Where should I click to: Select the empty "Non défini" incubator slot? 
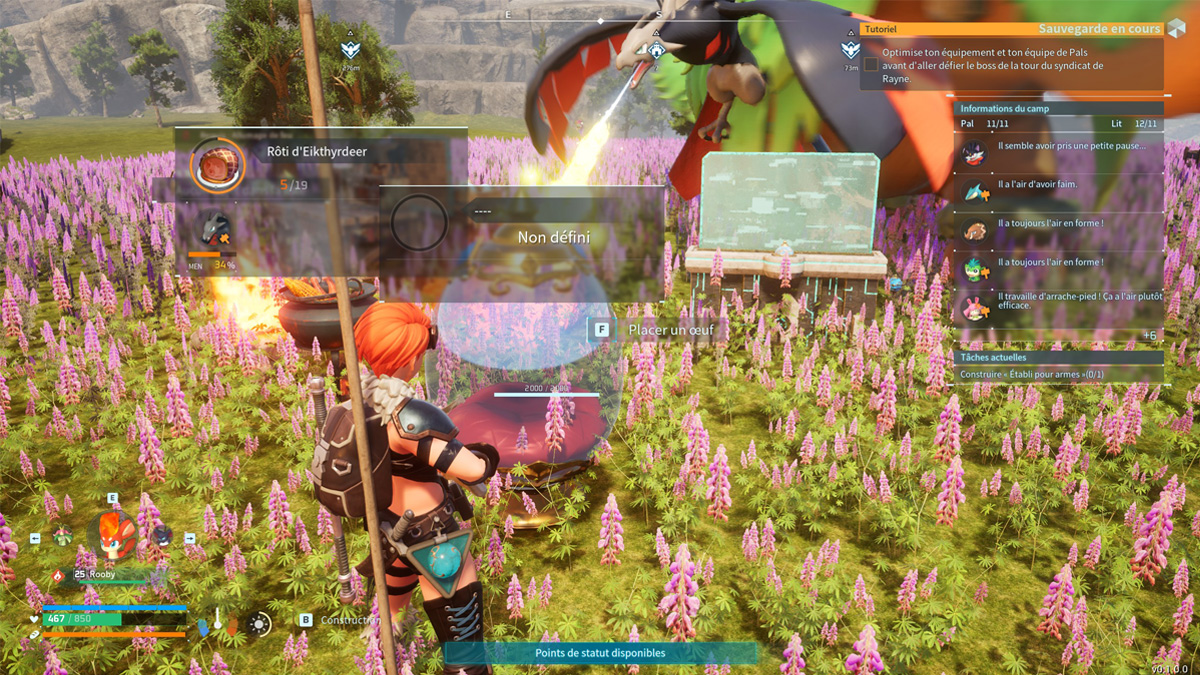point(419,223)
